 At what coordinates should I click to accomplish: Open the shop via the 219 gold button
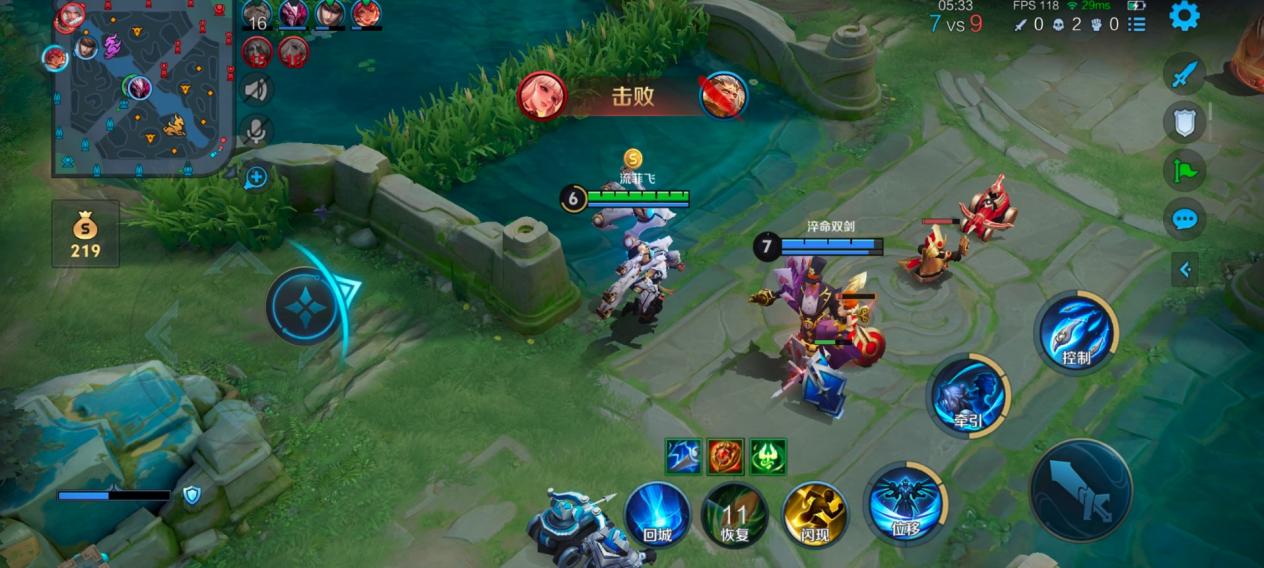click(85, 234)
